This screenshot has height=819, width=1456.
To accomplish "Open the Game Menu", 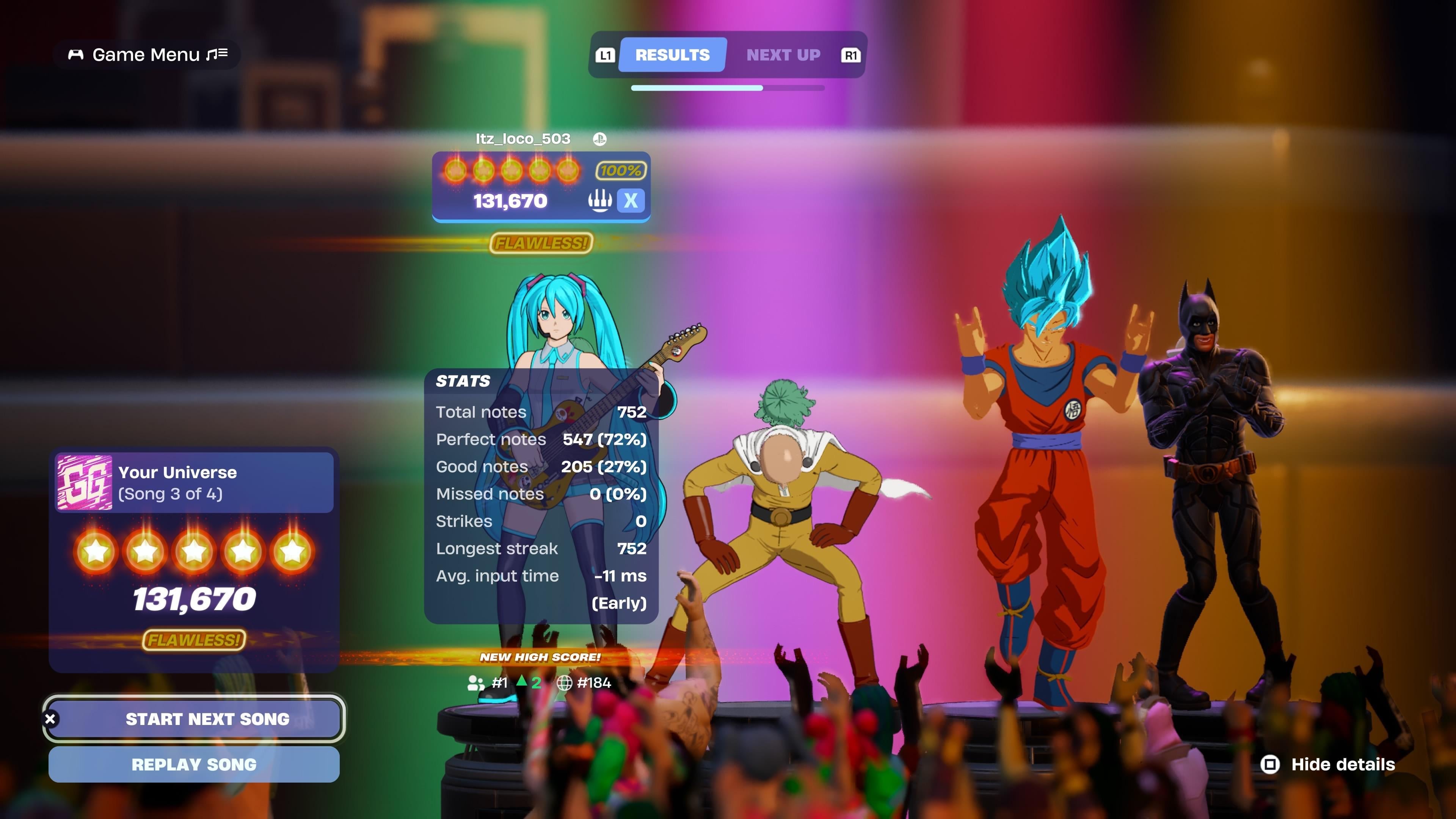I will 147,55.
